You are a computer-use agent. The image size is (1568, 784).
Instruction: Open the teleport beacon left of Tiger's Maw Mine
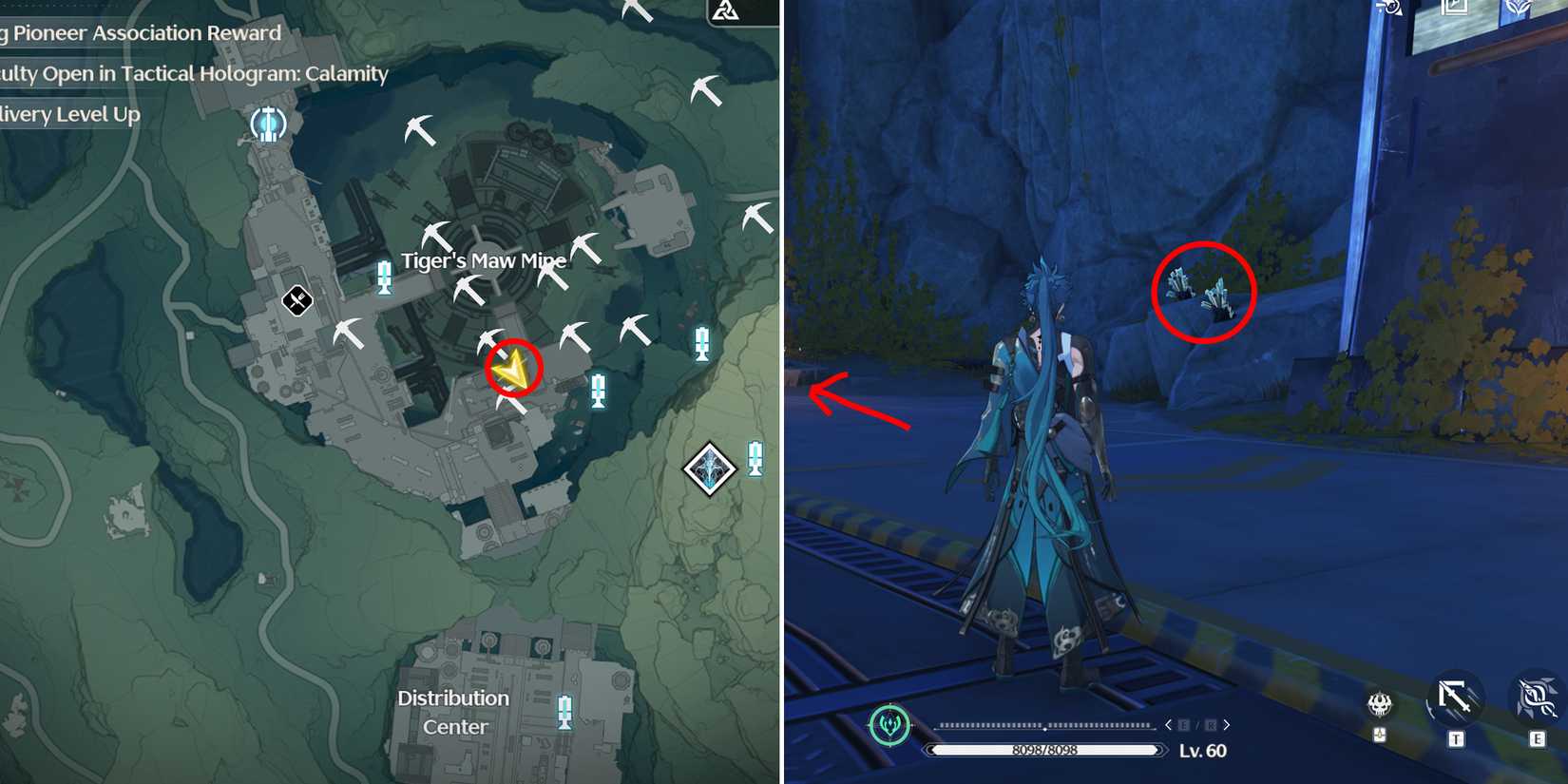386,278
